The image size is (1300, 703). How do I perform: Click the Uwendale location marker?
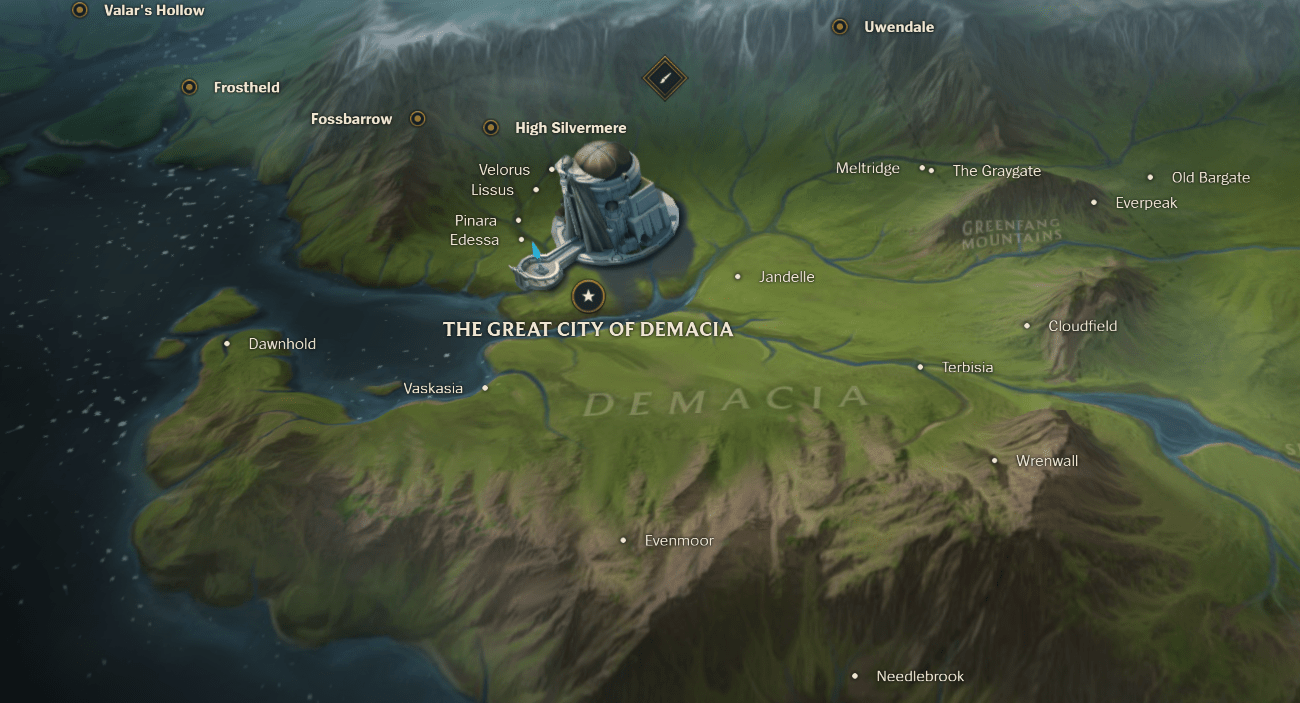tap(840, 27)
